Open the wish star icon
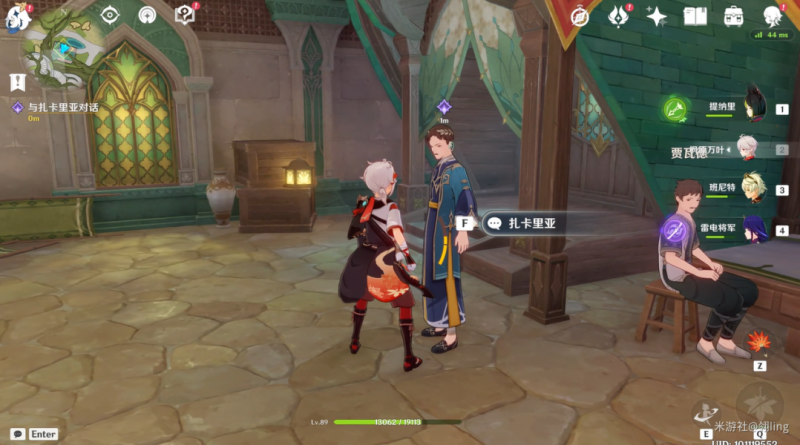800x445 pixels. [x=657, y=16]
